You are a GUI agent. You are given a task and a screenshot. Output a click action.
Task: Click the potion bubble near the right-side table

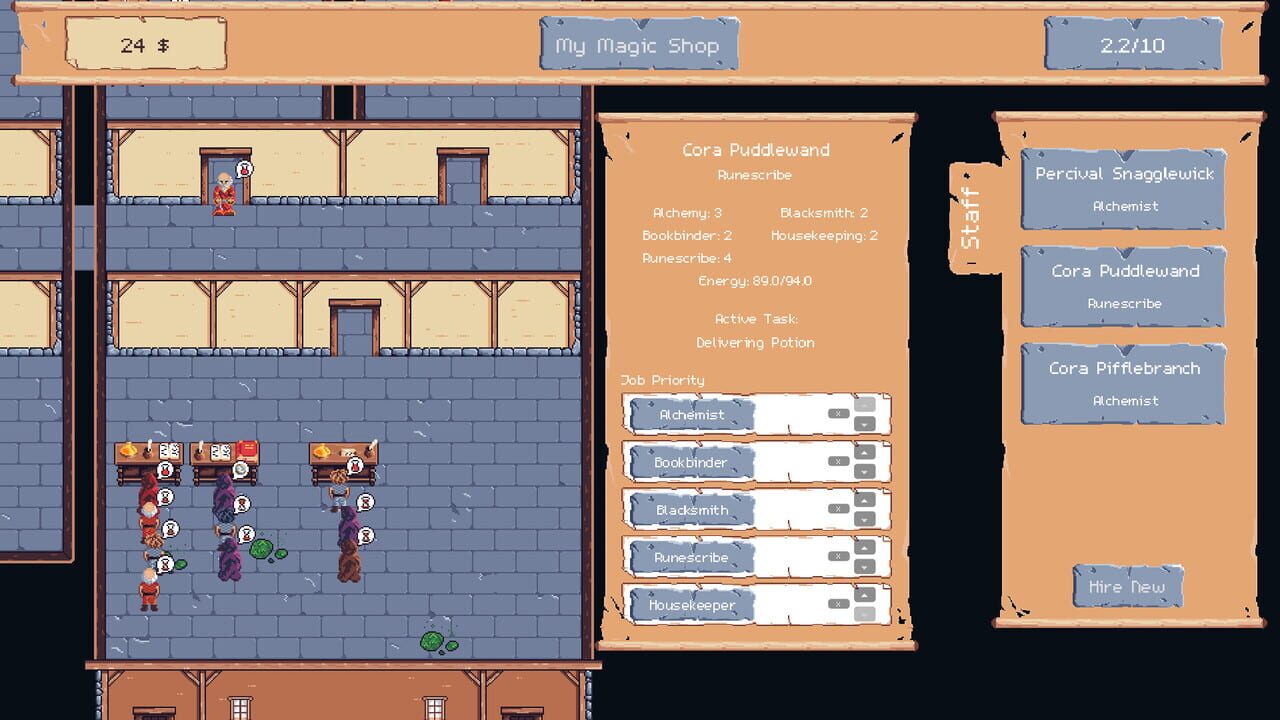pyautogui.click(x=354, y=465)
